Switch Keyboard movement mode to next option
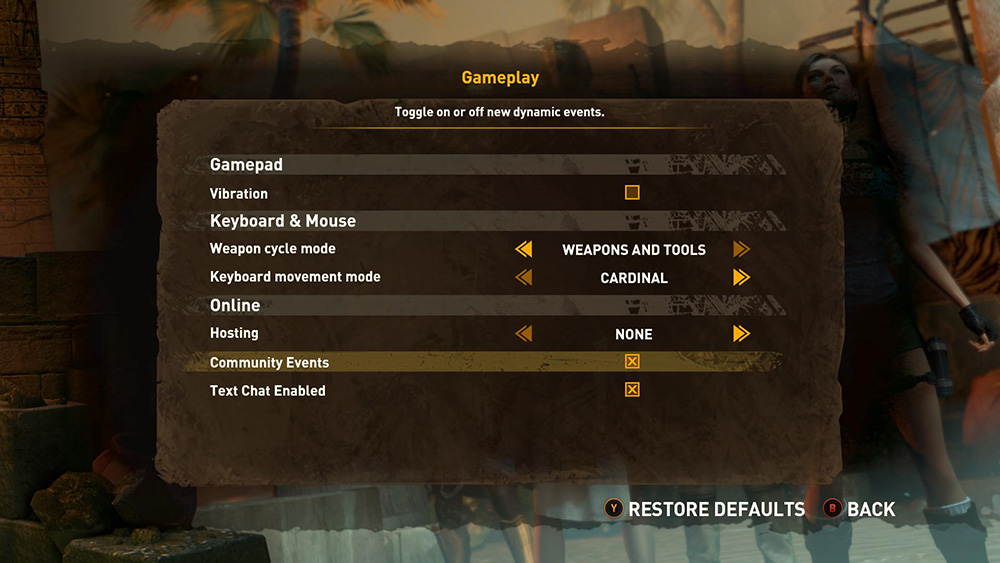 (x=741, y=277)
